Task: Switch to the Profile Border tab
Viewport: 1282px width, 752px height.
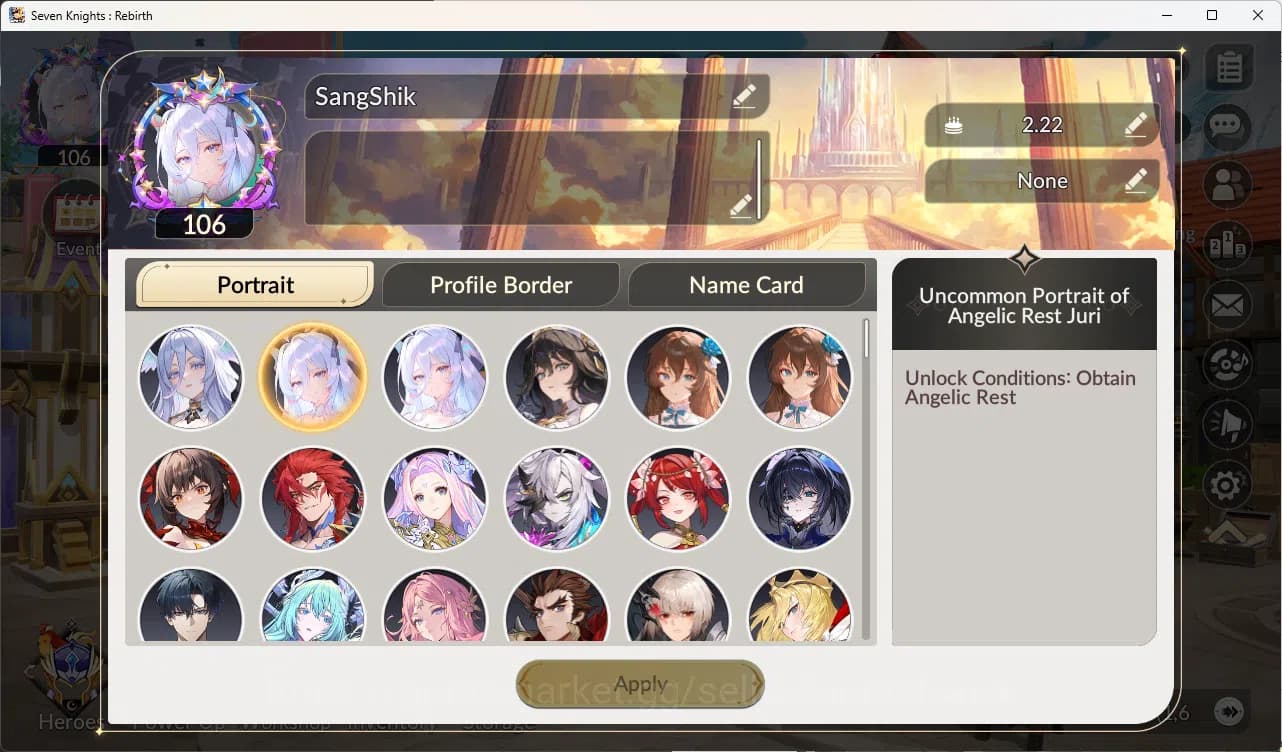Action: click(x=500, y=285)
